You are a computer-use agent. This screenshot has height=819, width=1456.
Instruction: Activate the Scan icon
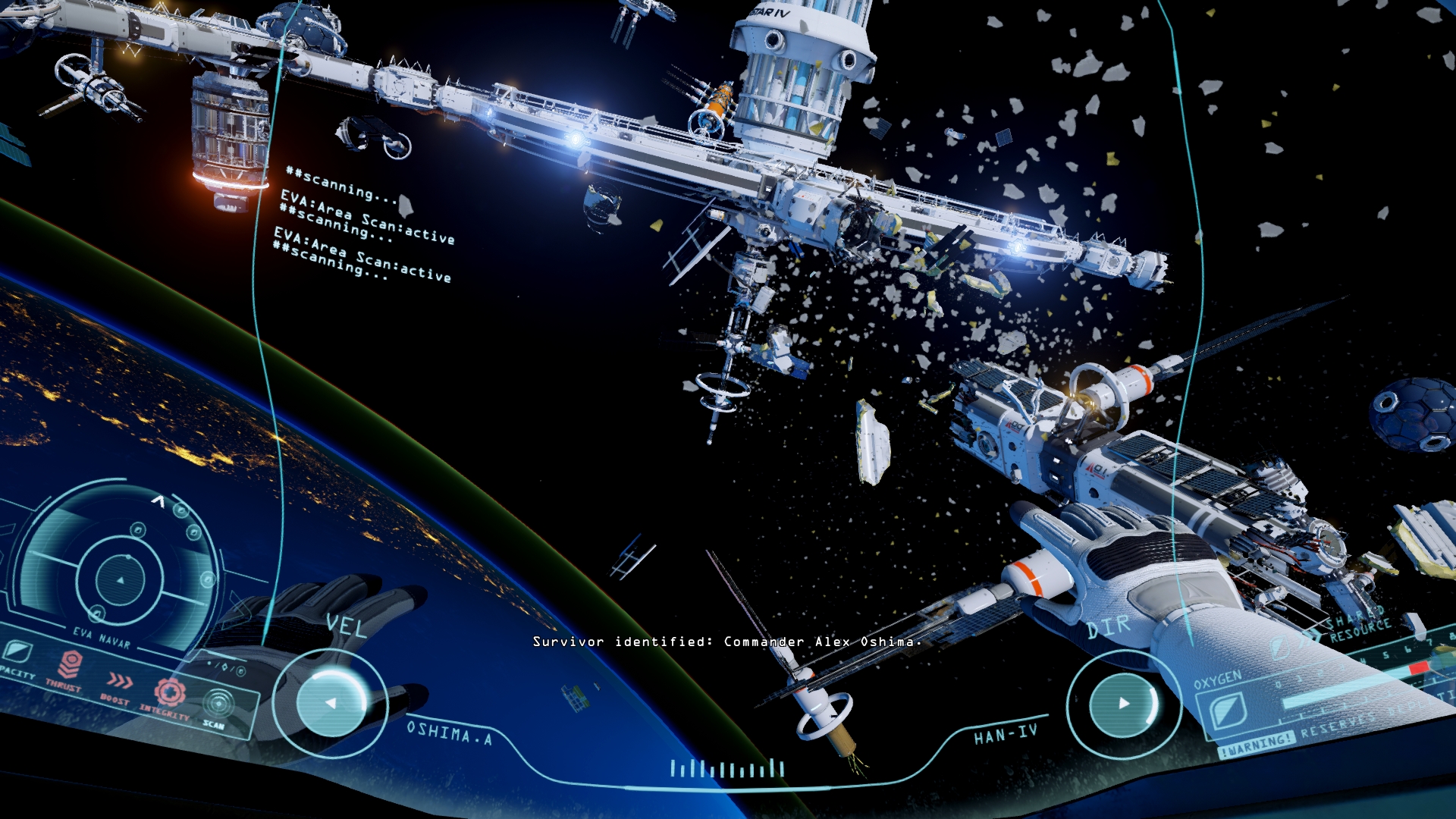click(218, 703)
